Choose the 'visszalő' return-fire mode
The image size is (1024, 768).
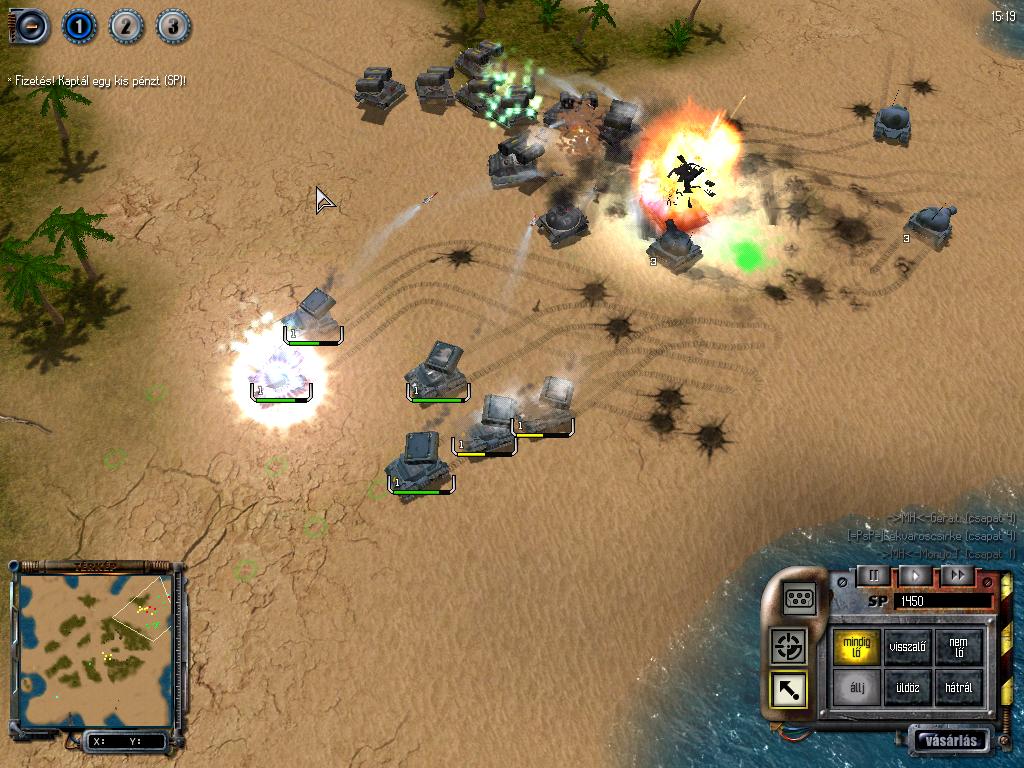tap(909, 647)
